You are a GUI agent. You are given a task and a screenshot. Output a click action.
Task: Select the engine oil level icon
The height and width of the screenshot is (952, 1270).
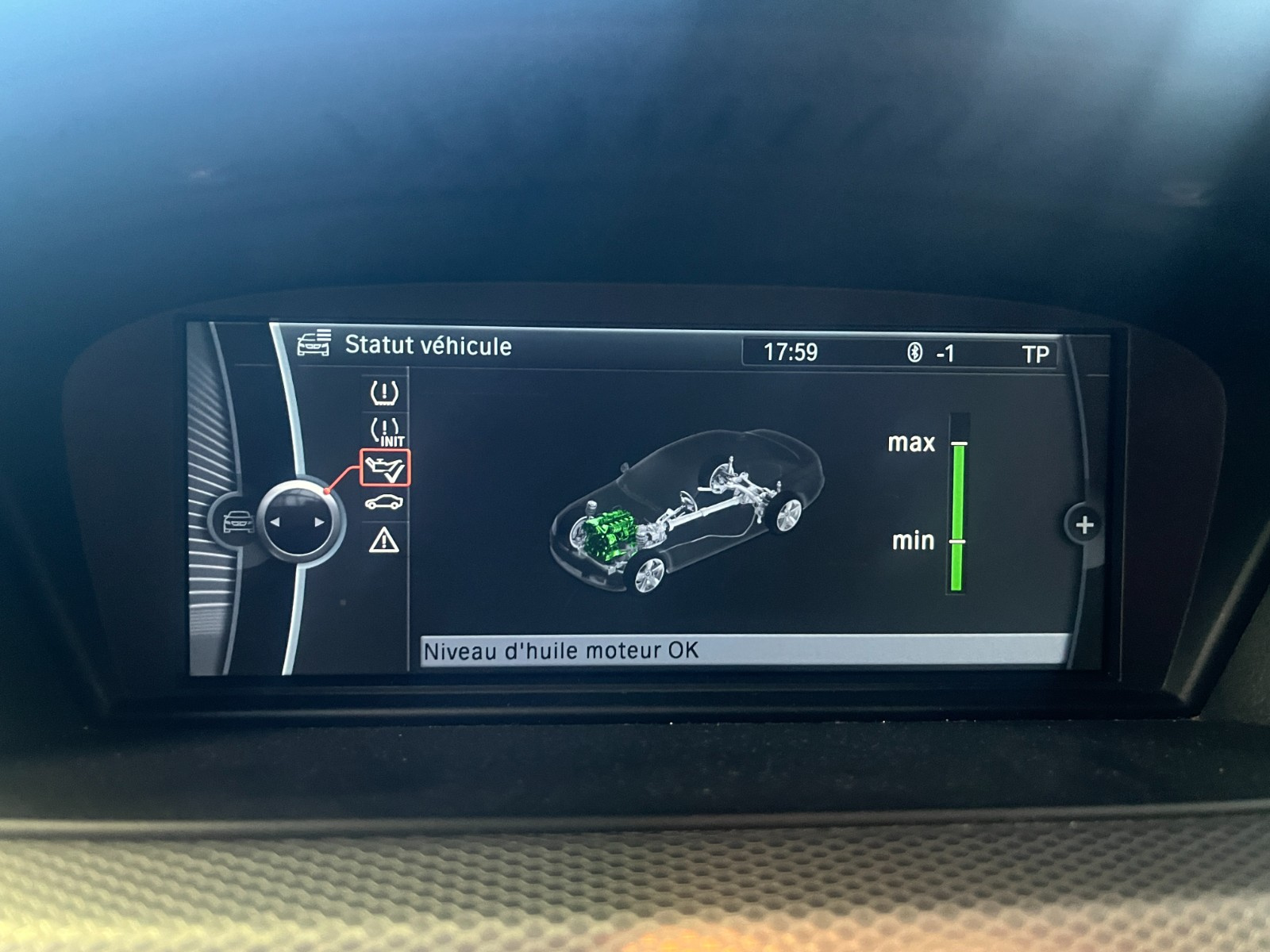385,468
